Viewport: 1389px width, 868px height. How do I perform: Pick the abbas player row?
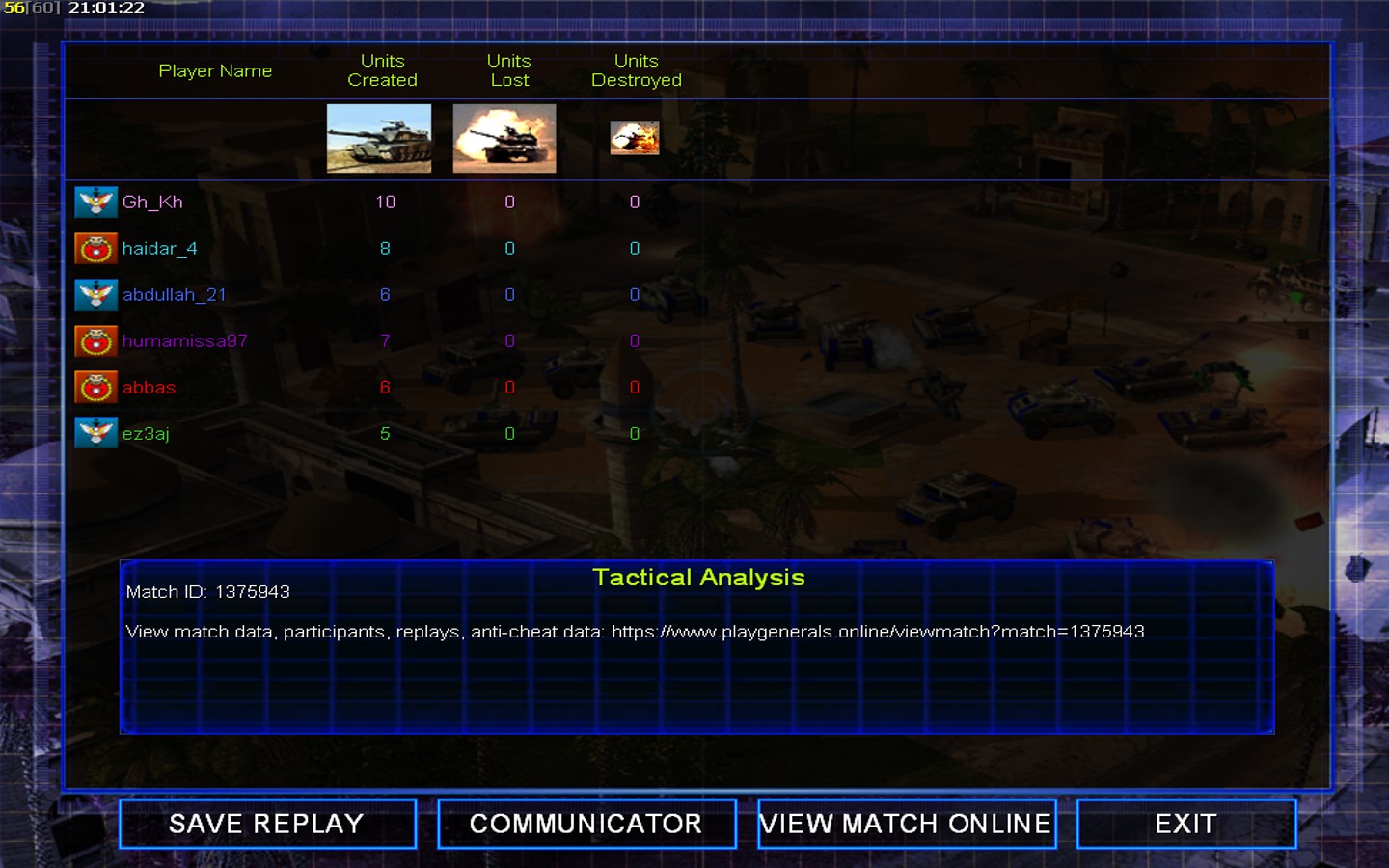click(149, 388)
